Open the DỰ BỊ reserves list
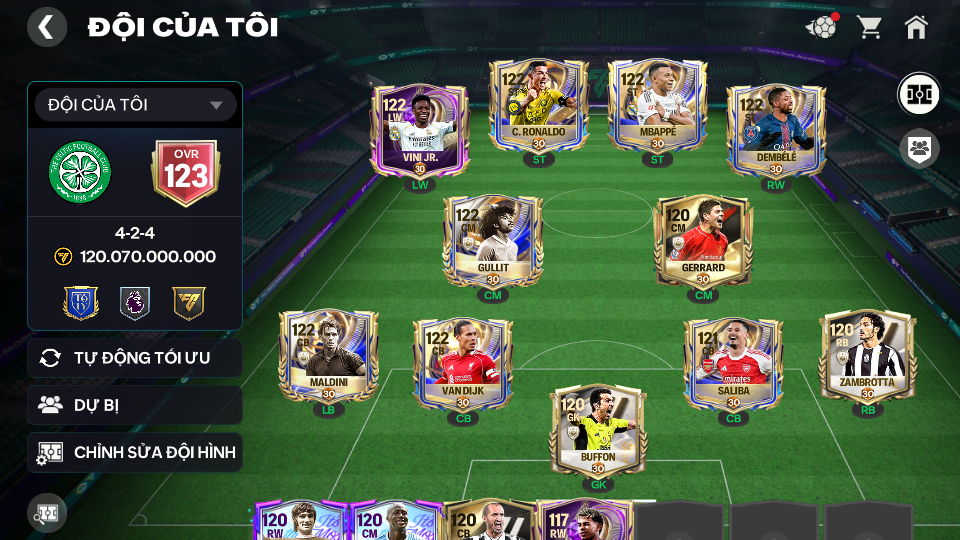Screen dimensions: 960x540 (135, 405)
